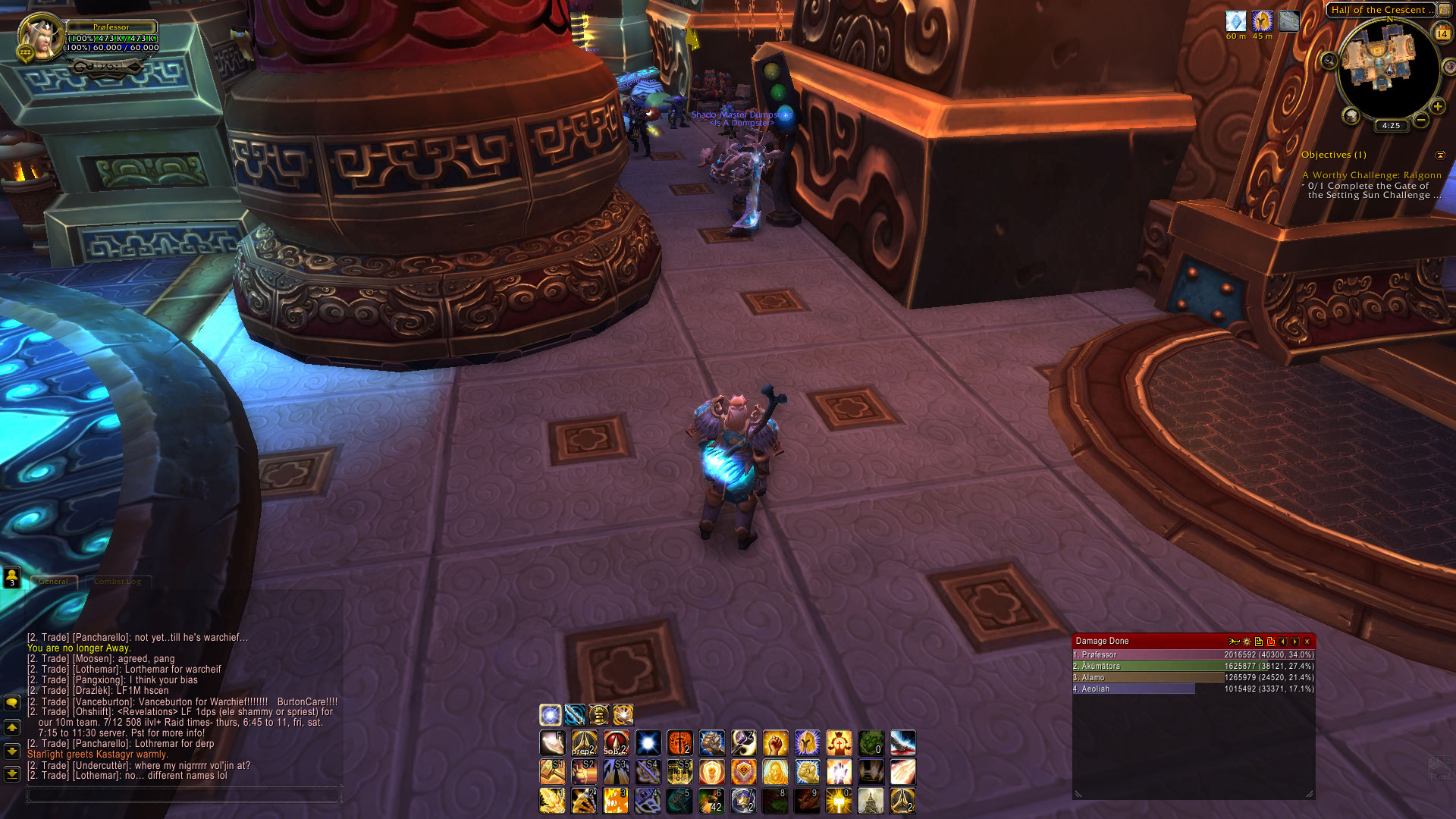This screenshot has height=819, width=1456.
Task: Zoom in on the minimap
Action: coord(1437,106)
